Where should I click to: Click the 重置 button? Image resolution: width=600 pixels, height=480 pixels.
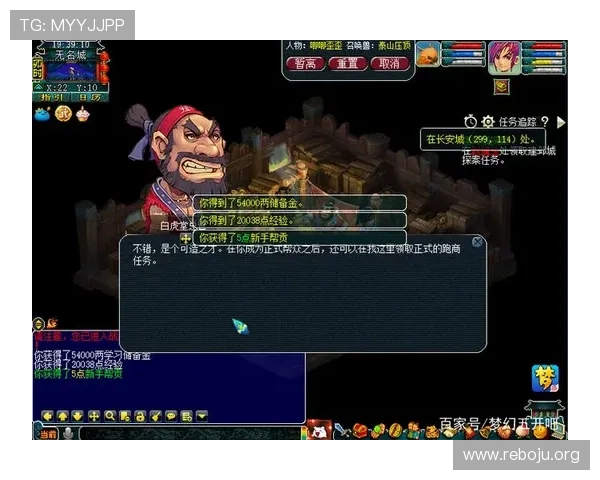[348, 63]
